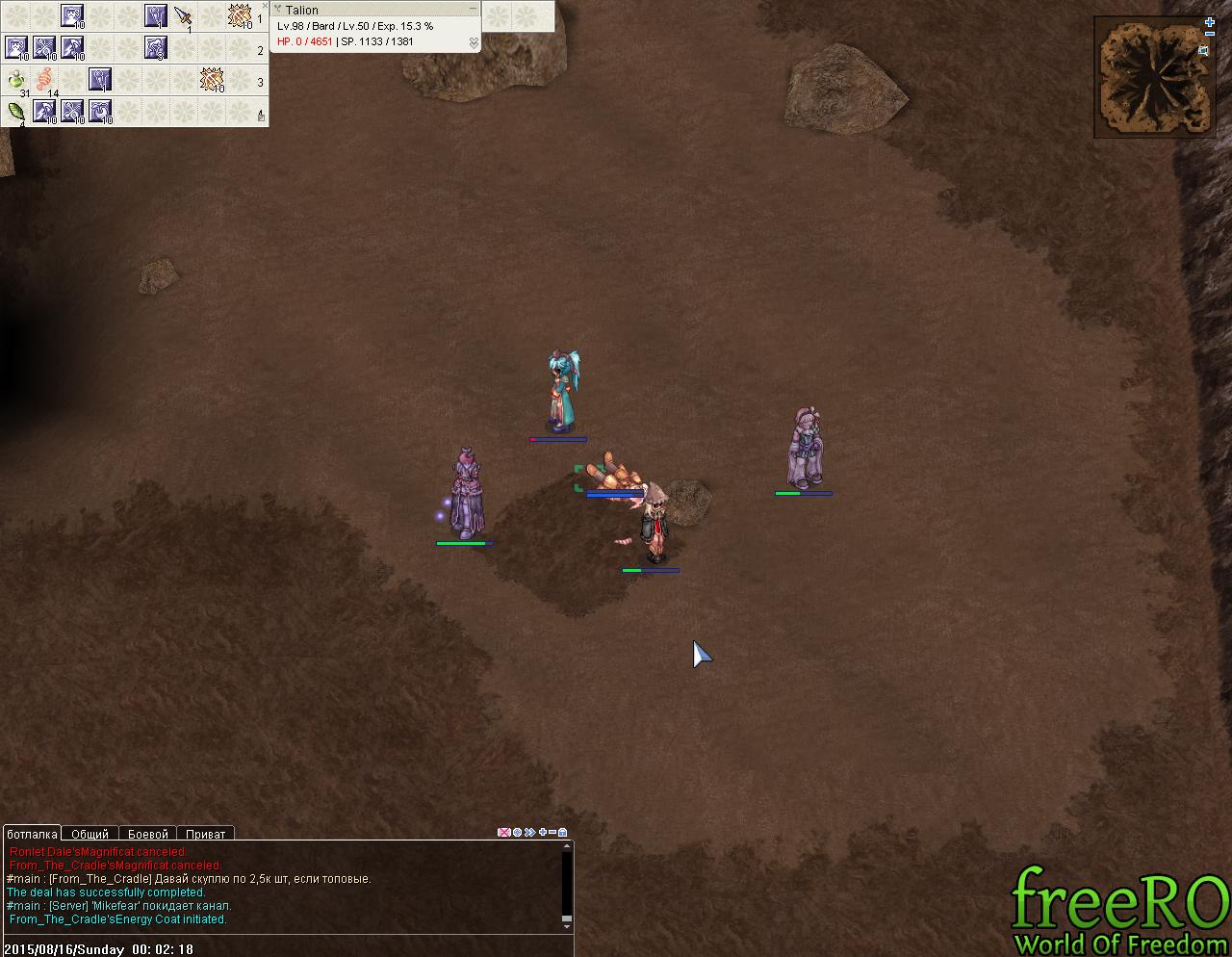Toggle the minimap view mode icon
Screen dimensions: 1232x957
(1203, 51)
